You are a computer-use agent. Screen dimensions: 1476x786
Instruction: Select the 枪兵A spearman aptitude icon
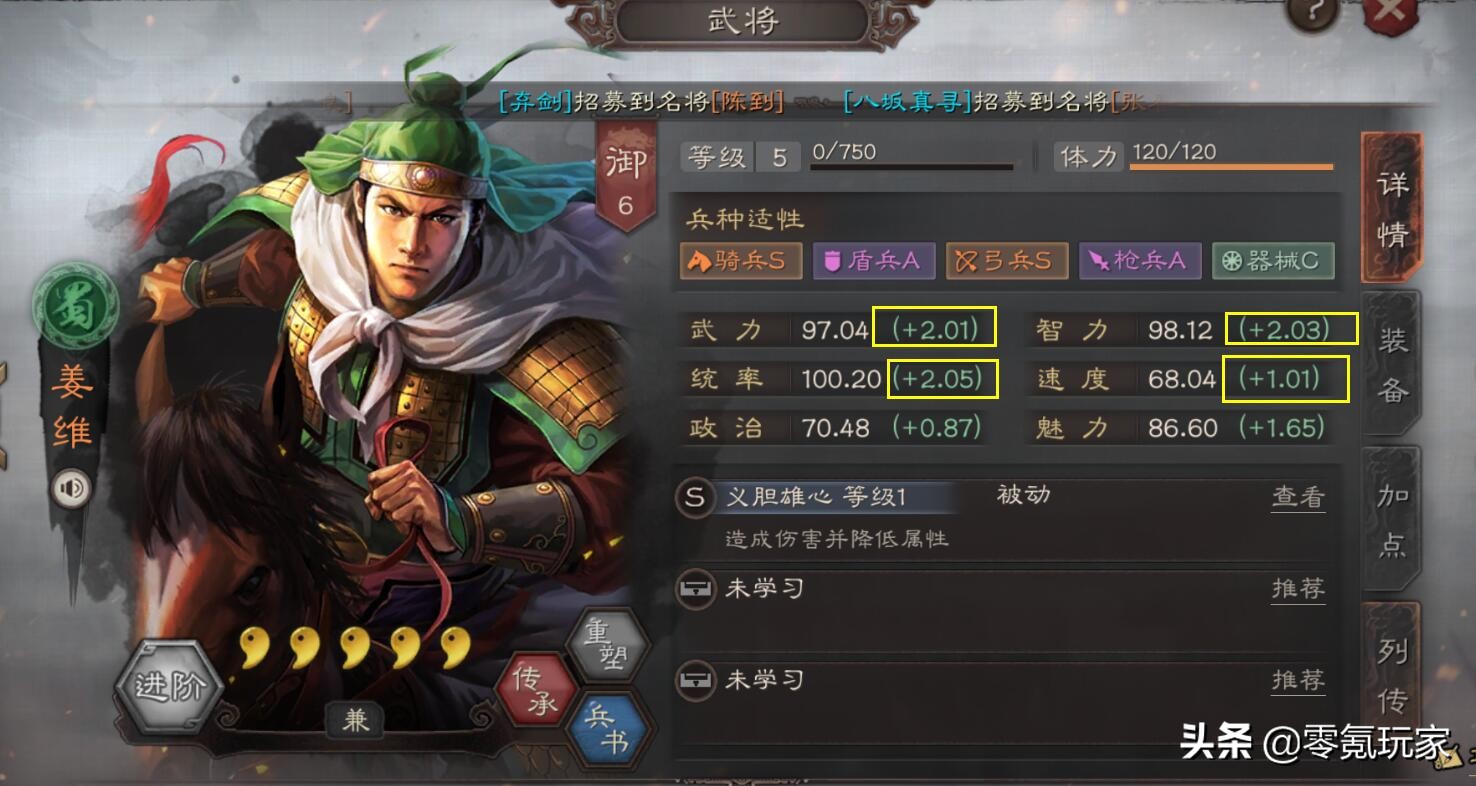coord(1140,260)
